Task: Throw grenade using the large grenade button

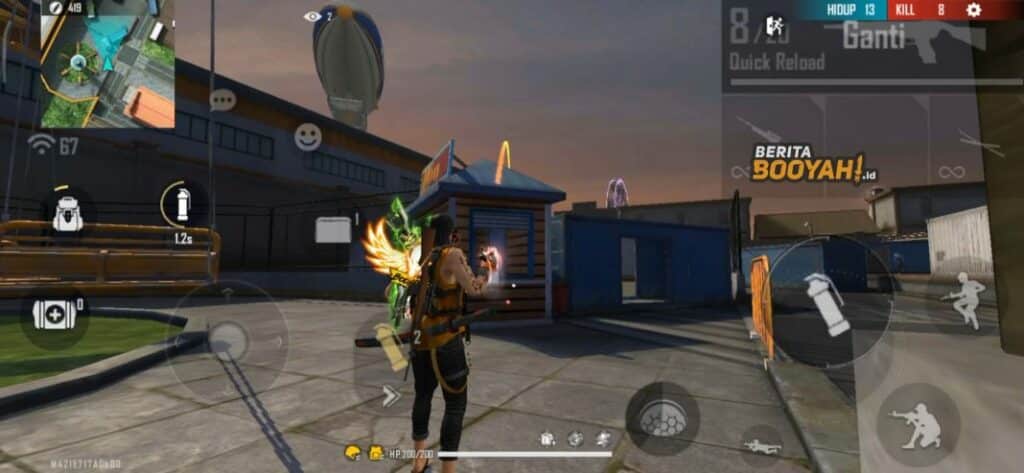Action: (x=827, y=302)
